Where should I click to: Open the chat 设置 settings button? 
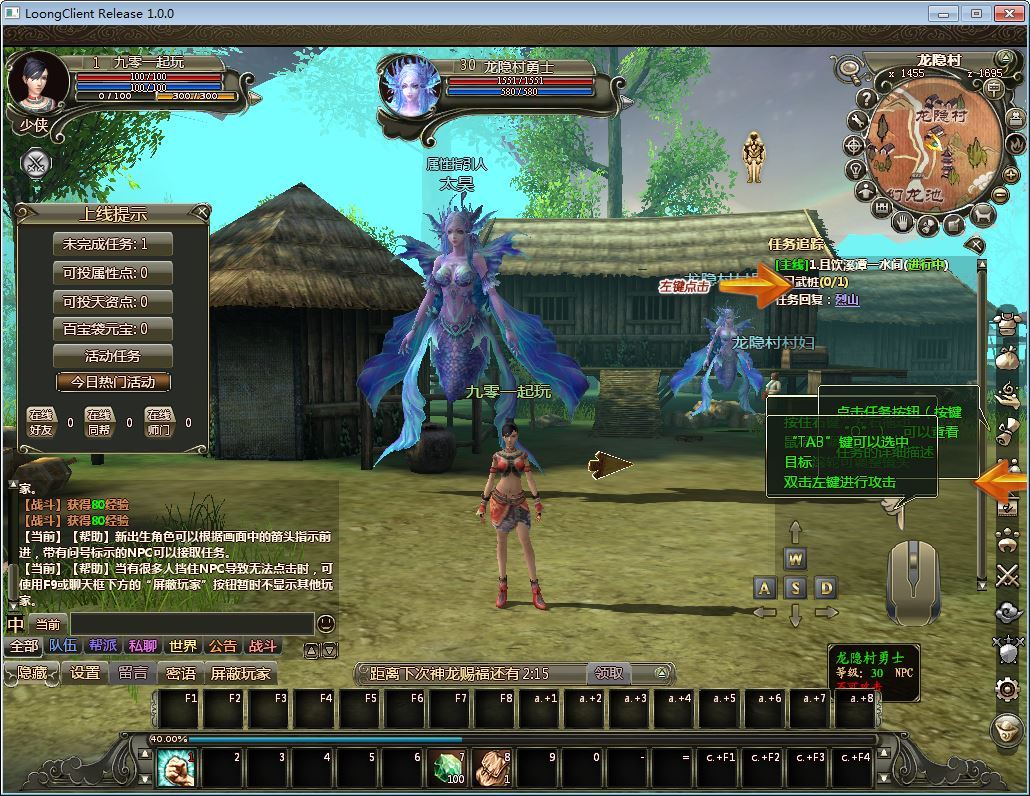(x=85, y=673)
